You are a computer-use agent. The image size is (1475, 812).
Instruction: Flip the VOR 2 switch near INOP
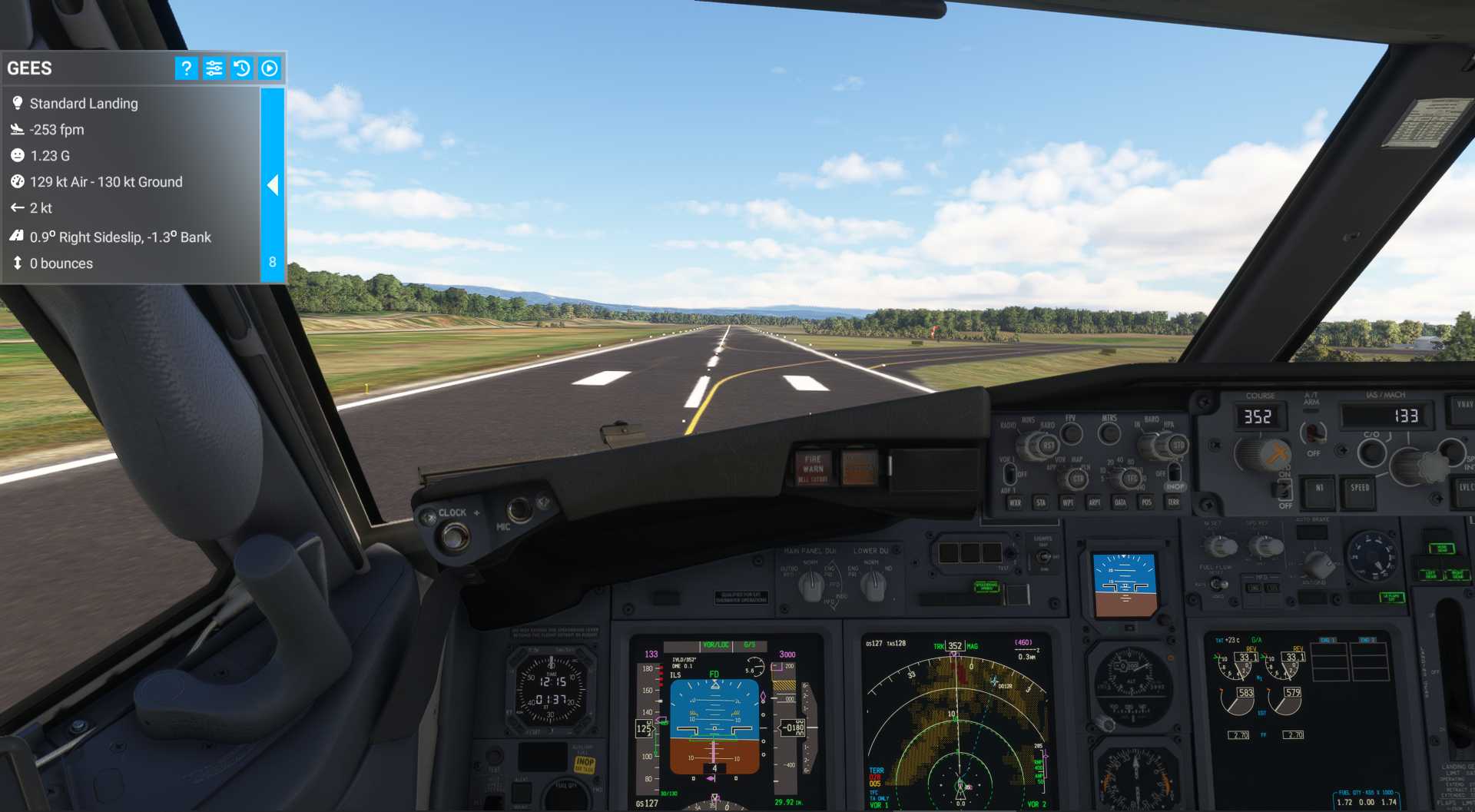[1174, 473]
